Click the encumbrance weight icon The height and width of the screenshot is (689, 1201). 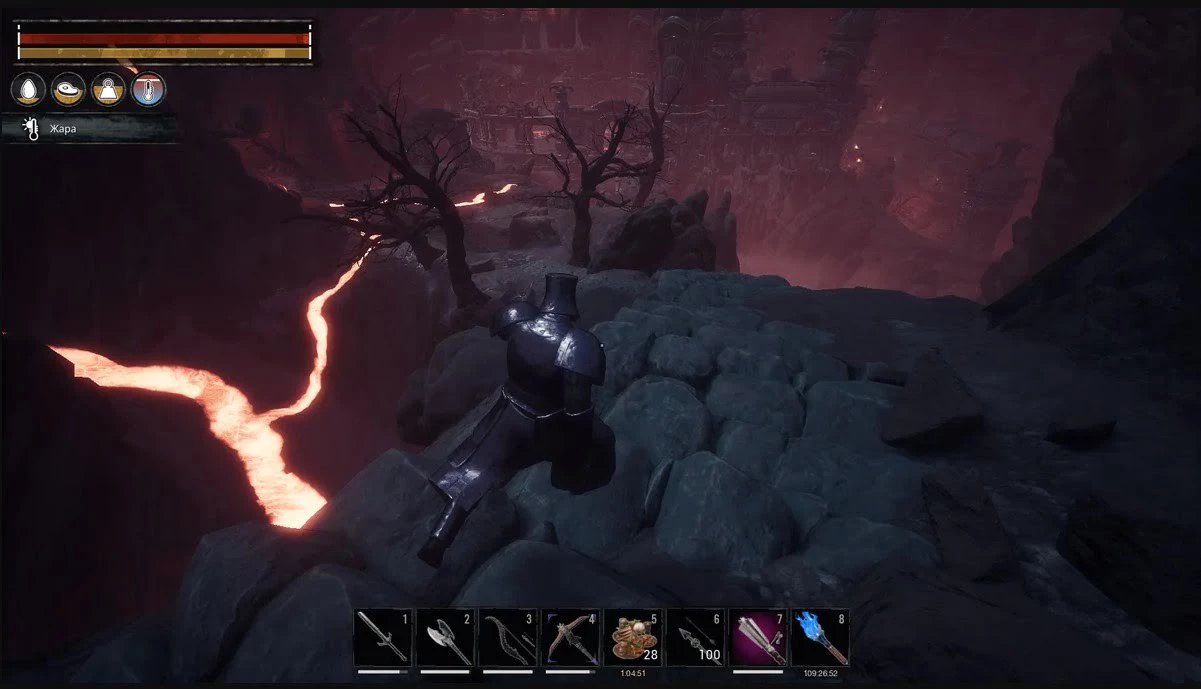108,90
